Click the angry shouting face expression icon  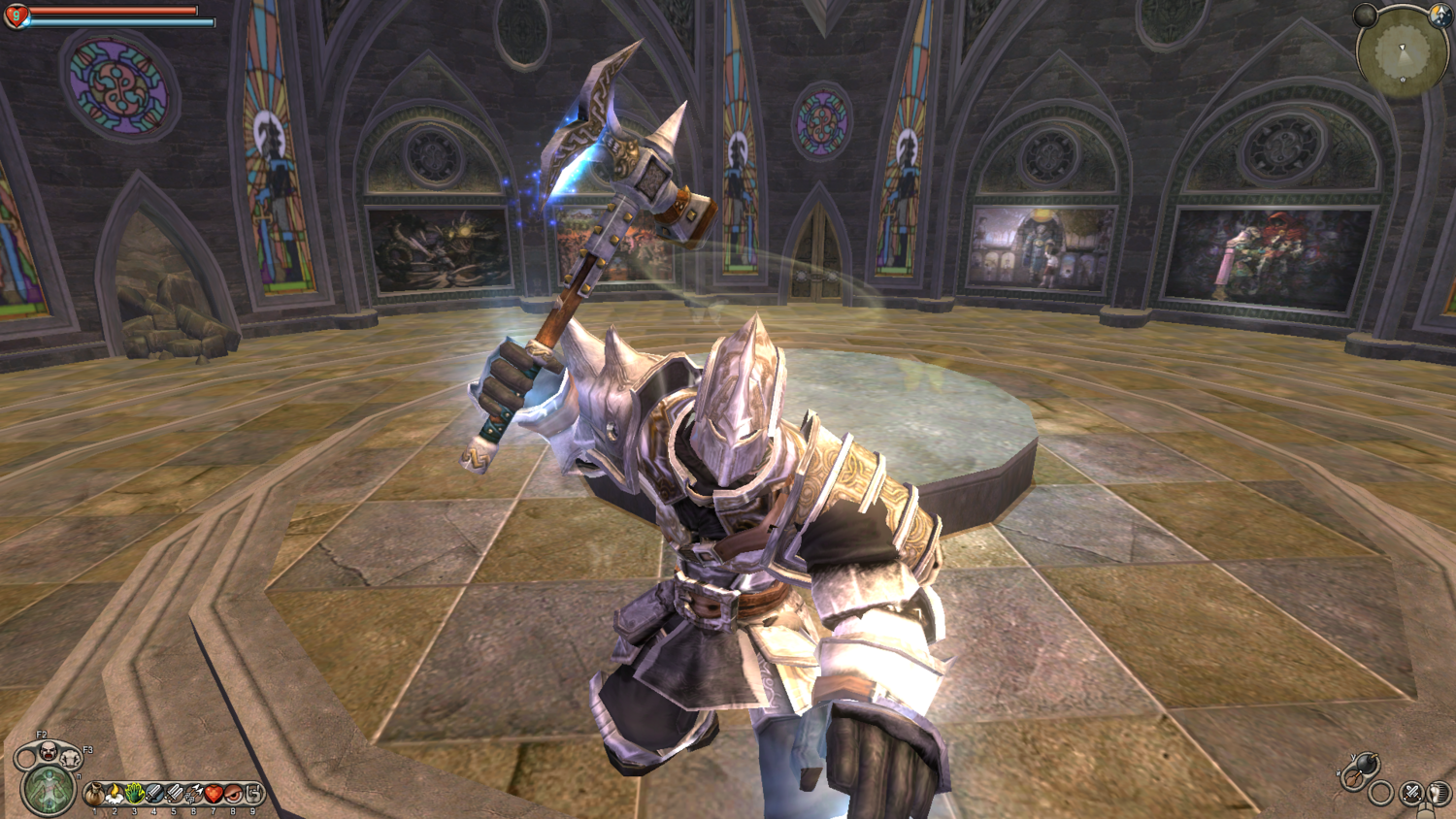click(48, 749)
